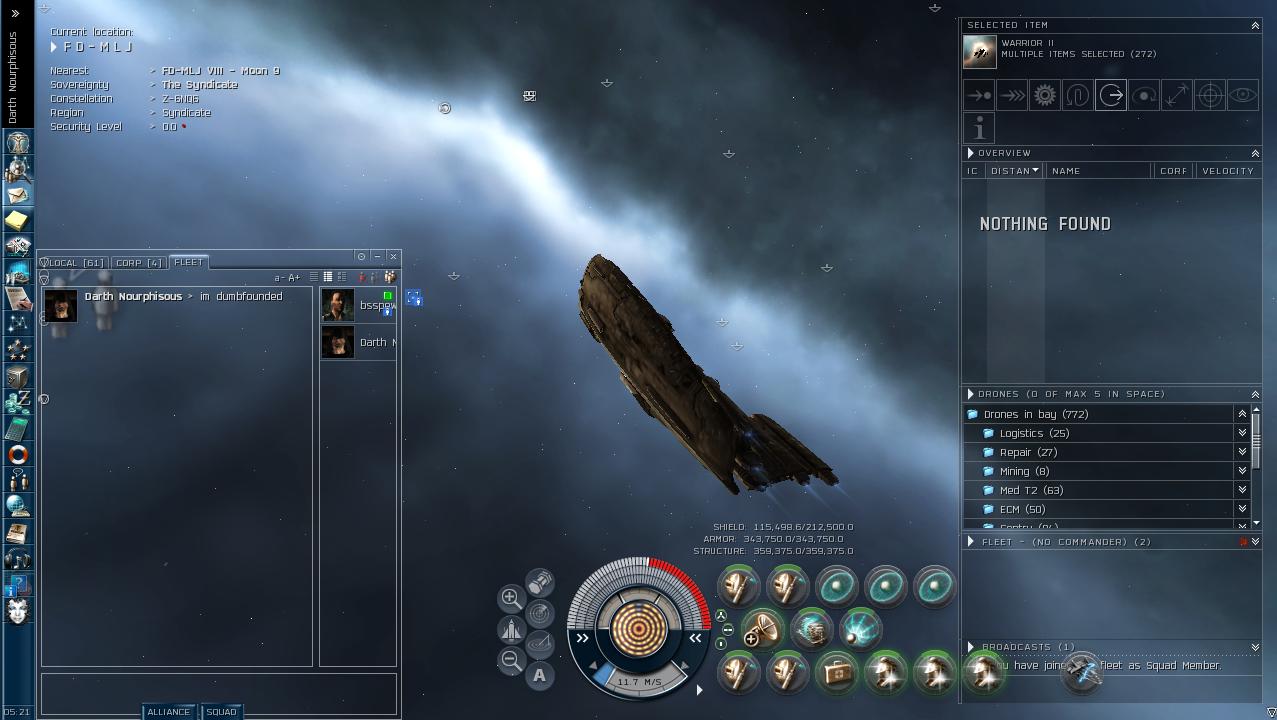The image size is (1277, 720).
Task: Open the Squad channel tab
Action: (x=221, y=712)
